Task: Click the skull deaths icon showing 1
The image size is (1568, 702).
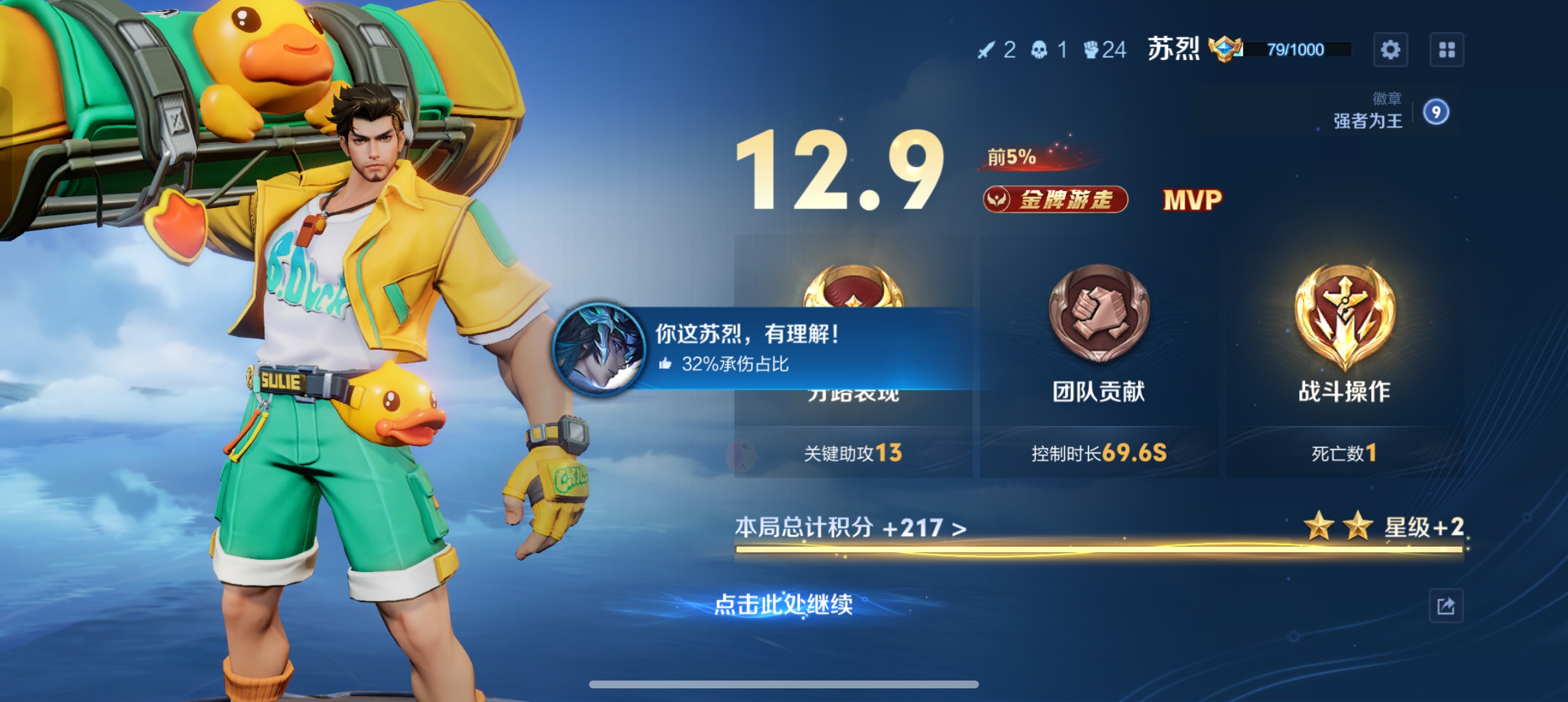Action: (x=1040, y=49)
